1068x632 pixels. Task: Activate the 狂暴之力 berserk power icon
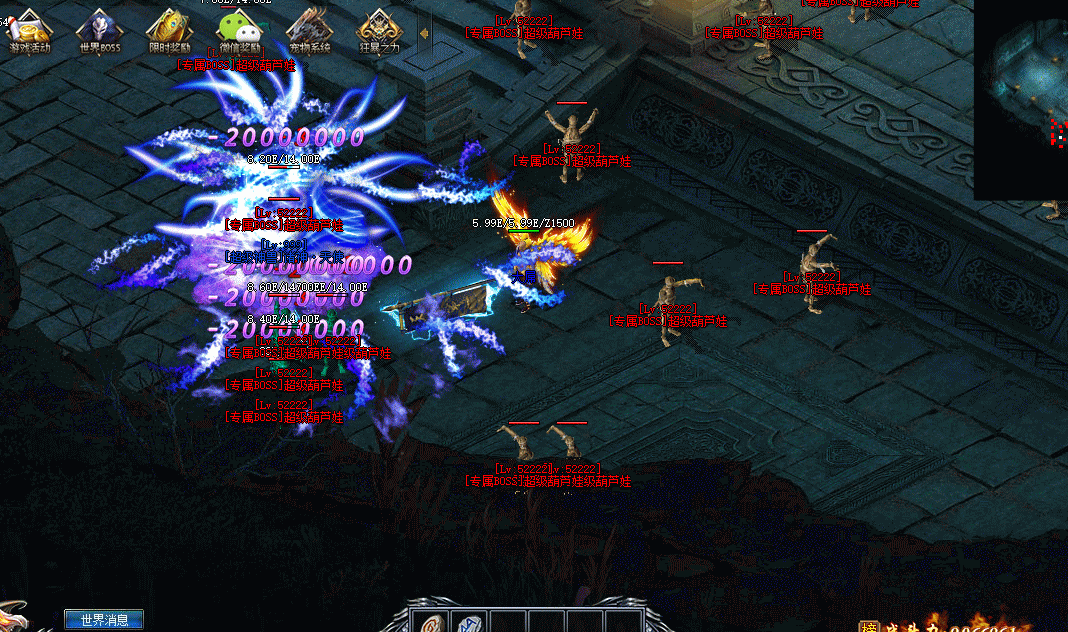[x=379, y=30]
